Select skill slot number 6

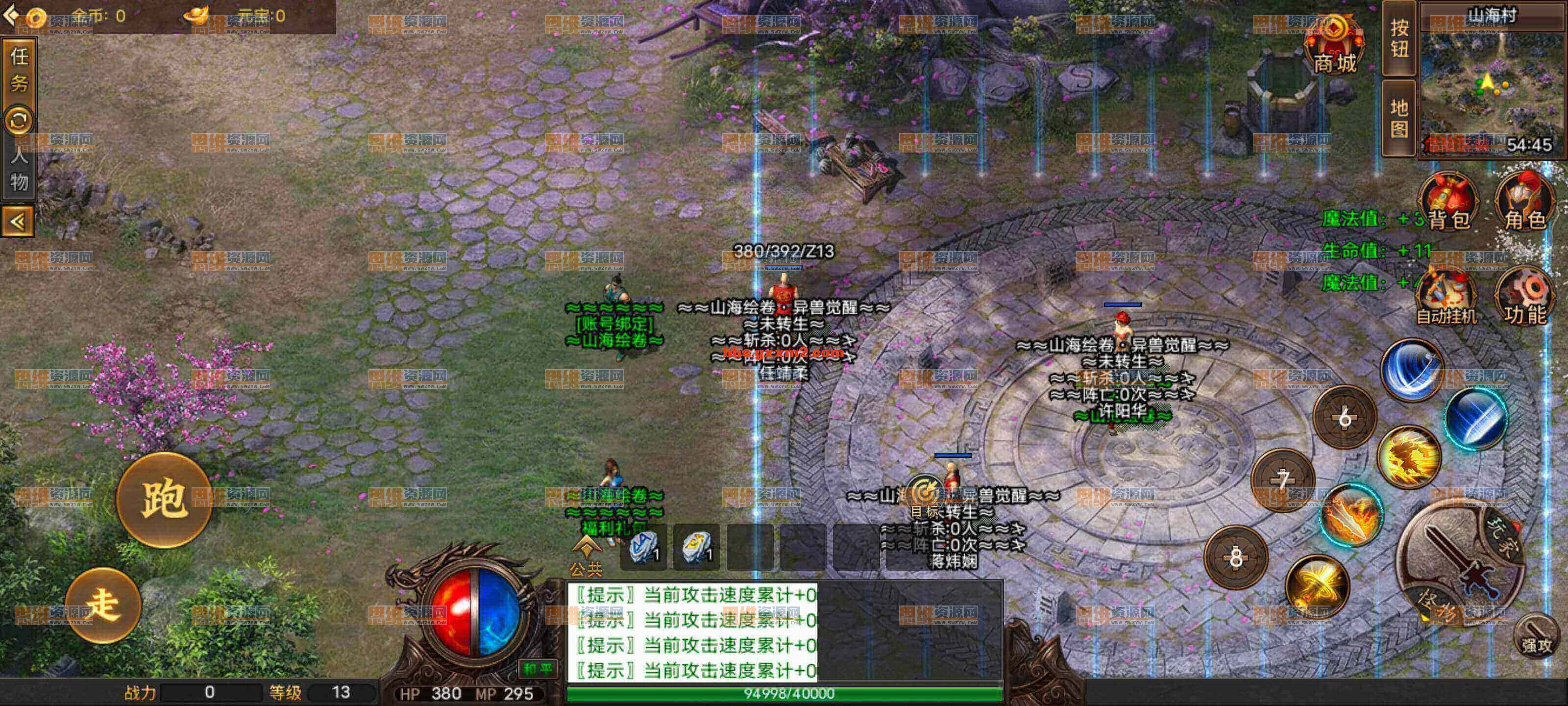coord(1345,418)
